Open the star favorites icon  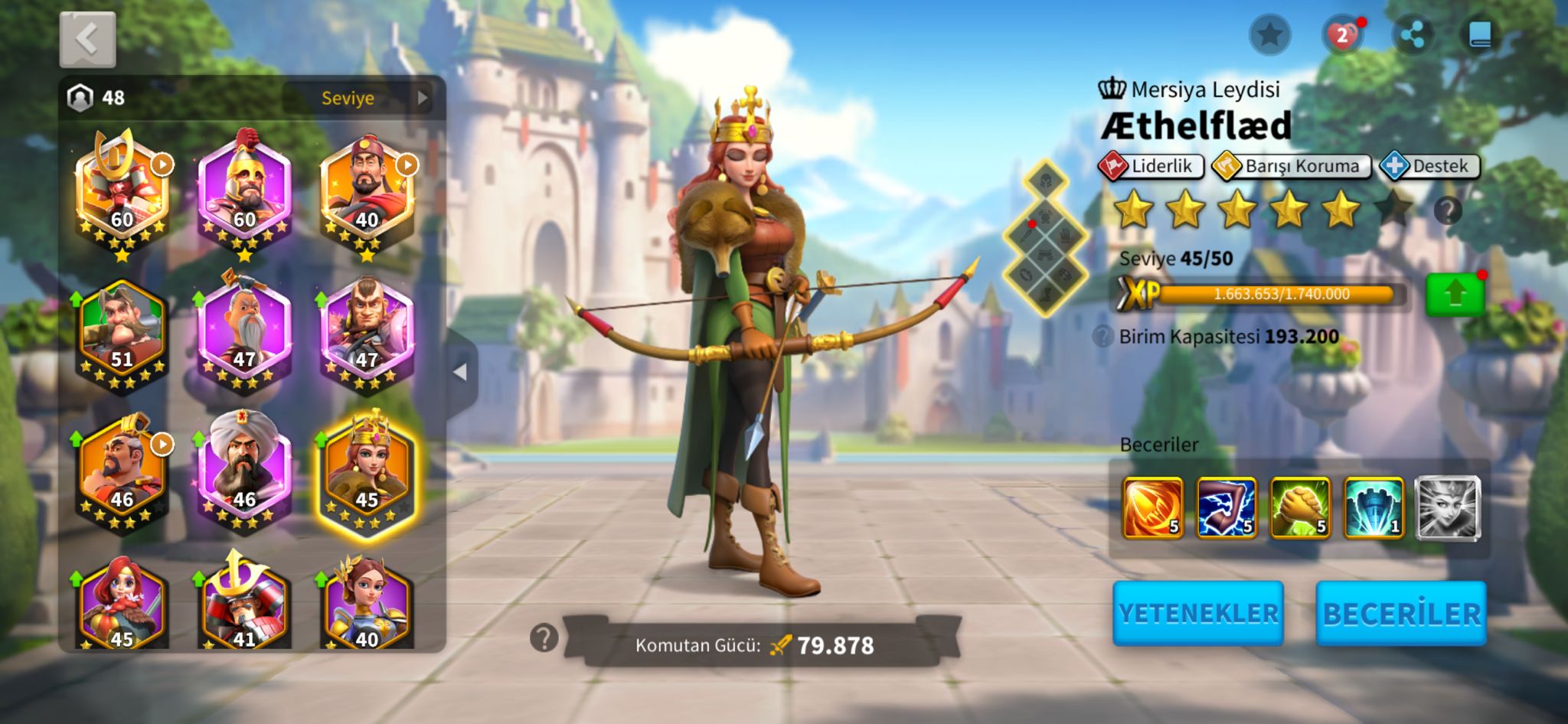1269,35
